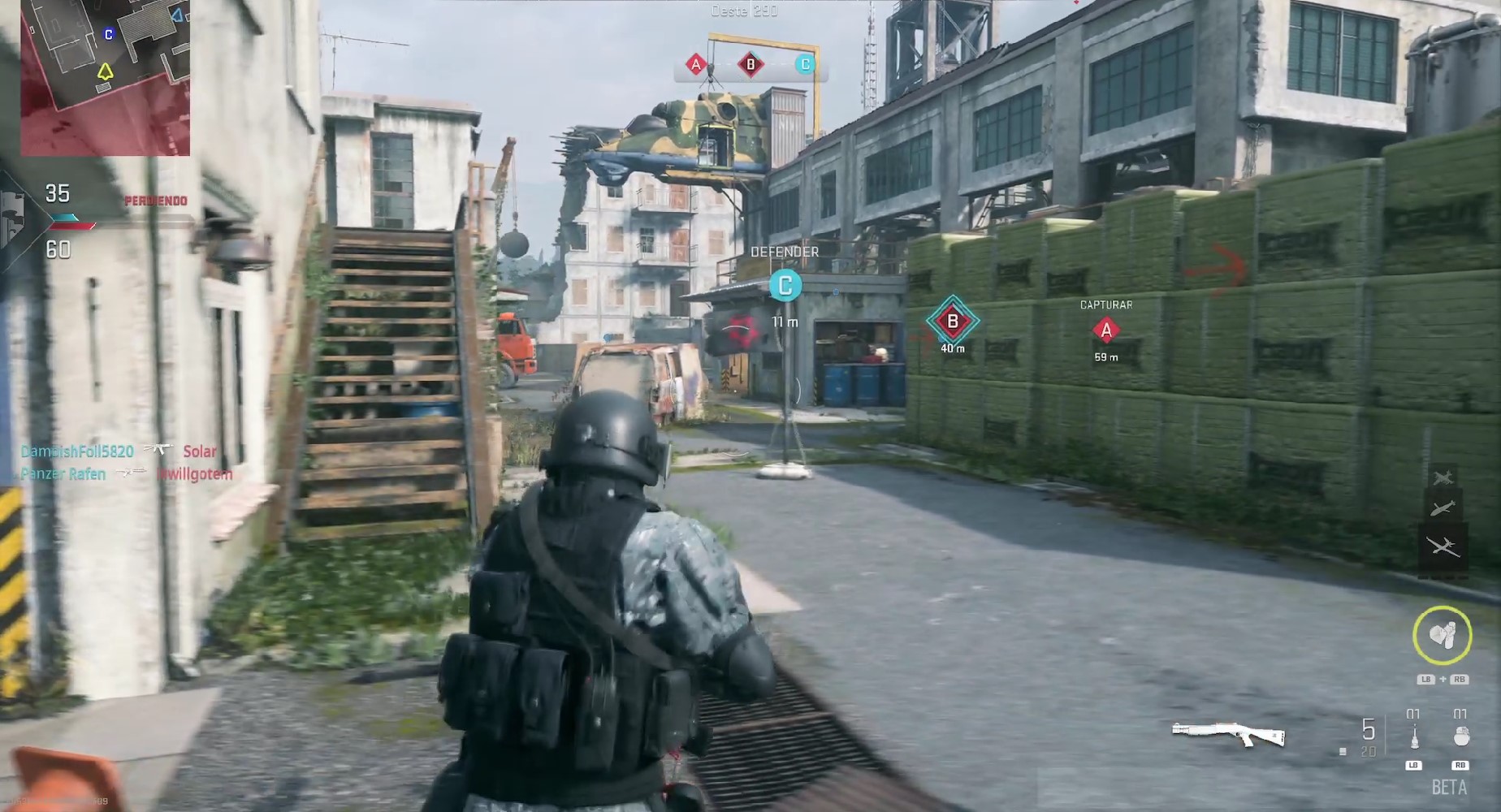This screenshot has width=1501, height=812.
Task: Expand objective C on the top bar
Action: (804, 63)
